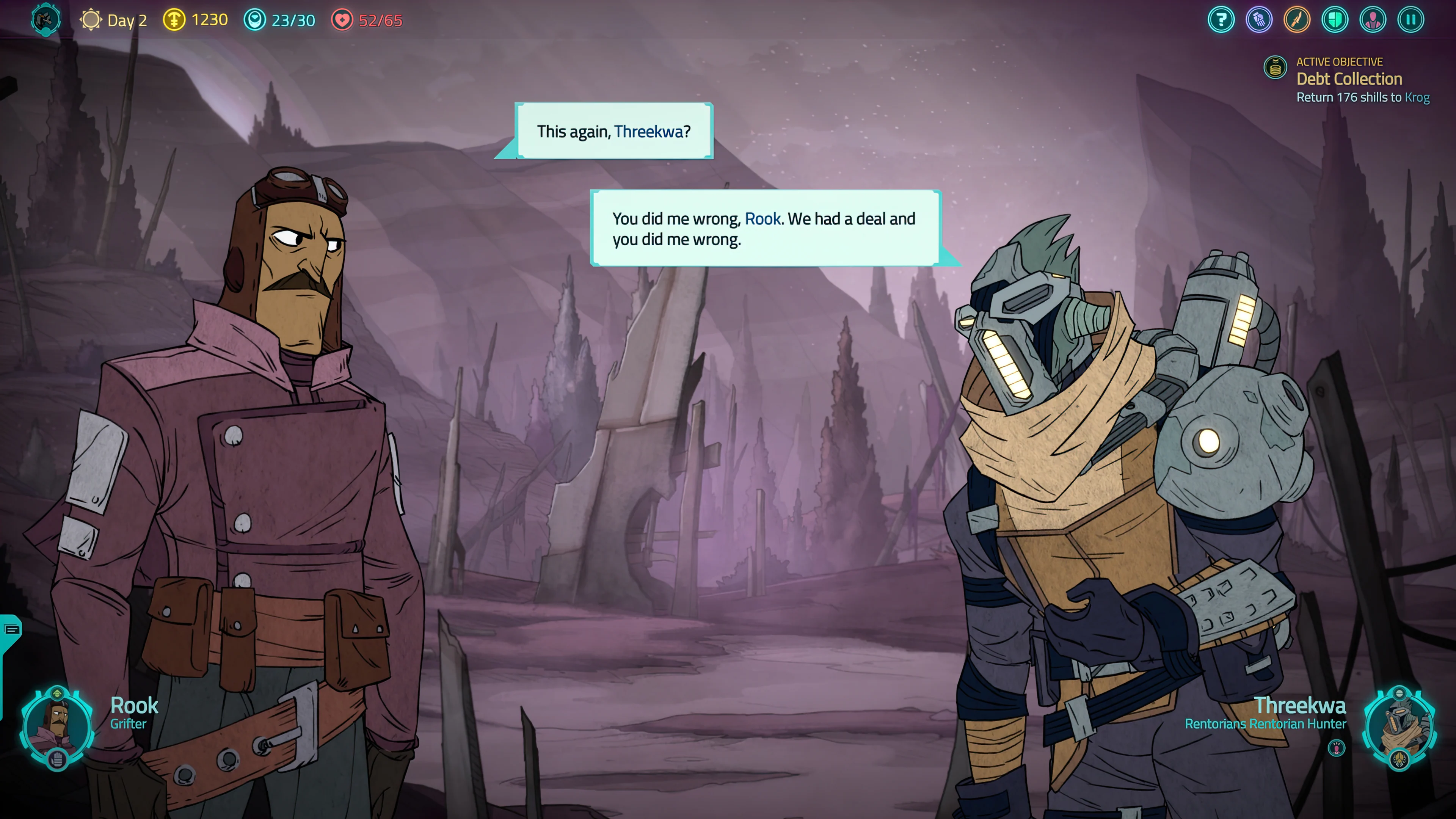
Task: Click the boss emblem at top left corner
Action: pos(45,20)
